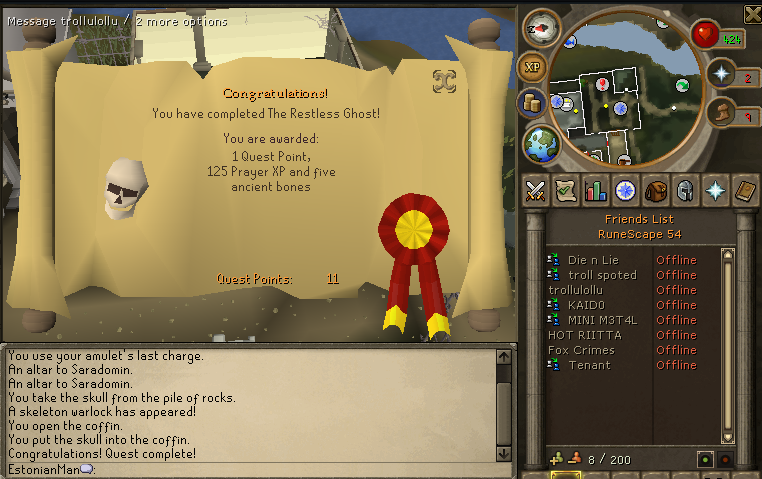This screenshot has height=479, width=762.
Task: Open the world map globe
Action: point(541,143)
